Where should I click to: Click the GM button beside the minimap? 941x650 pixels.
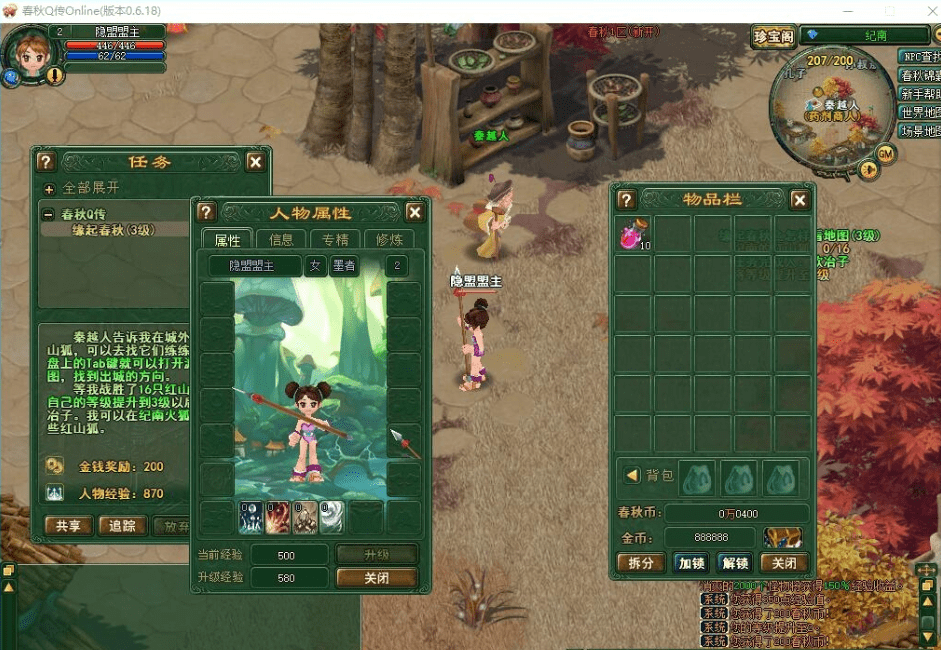[884, 152]
